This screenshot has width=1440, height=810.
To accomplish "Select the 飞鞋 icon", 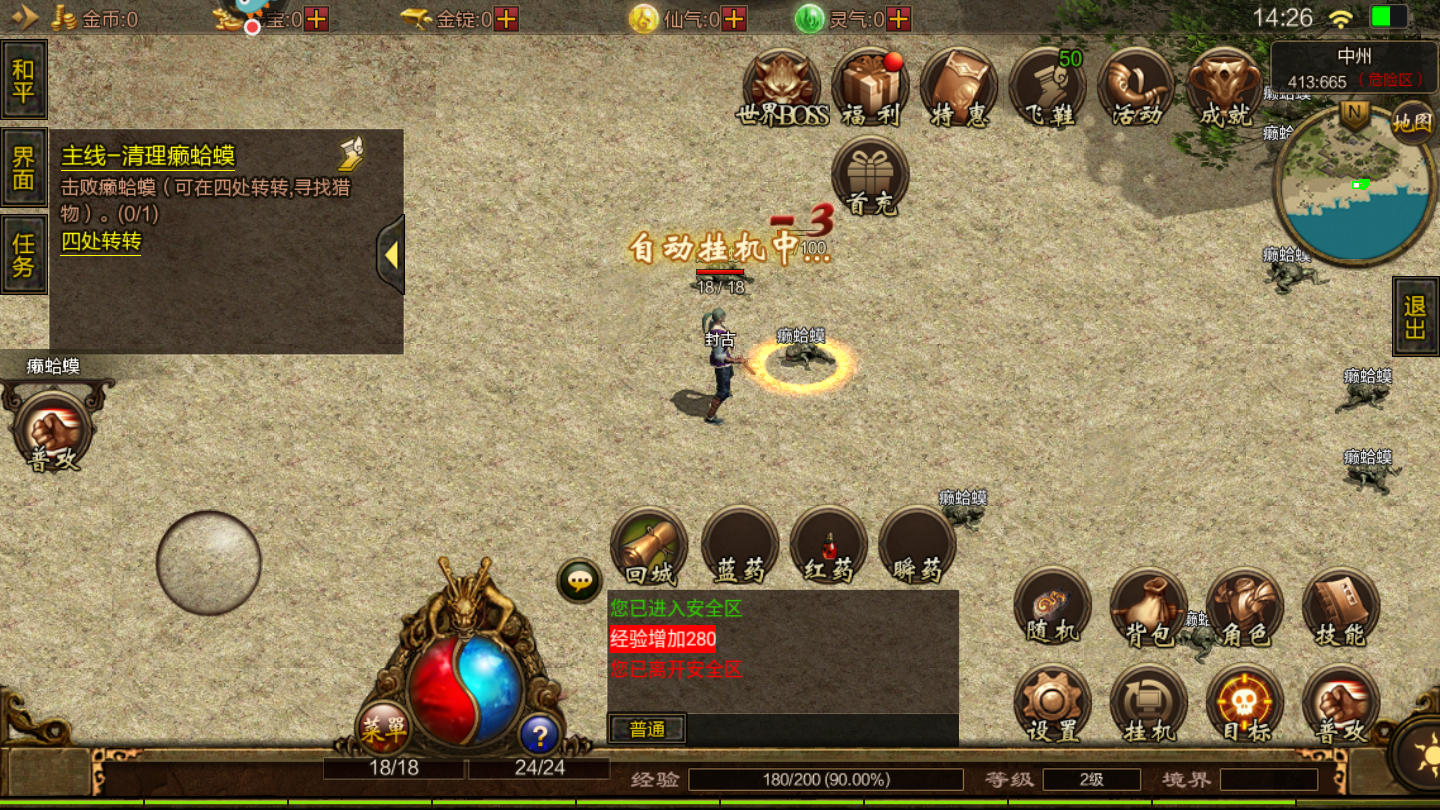I will coord(1047,88).
